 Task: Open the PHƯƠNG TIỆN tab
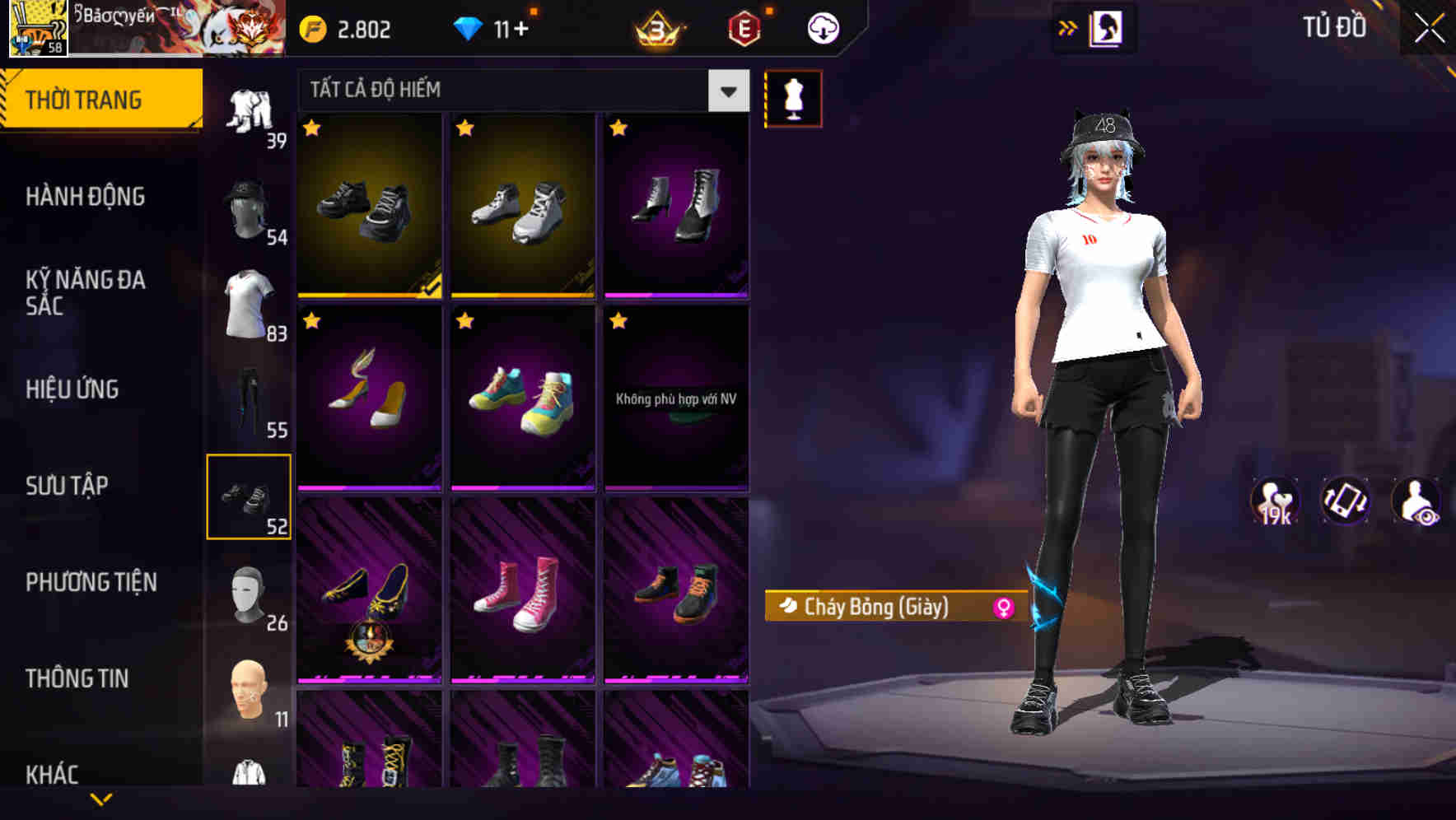pos(91,582)
